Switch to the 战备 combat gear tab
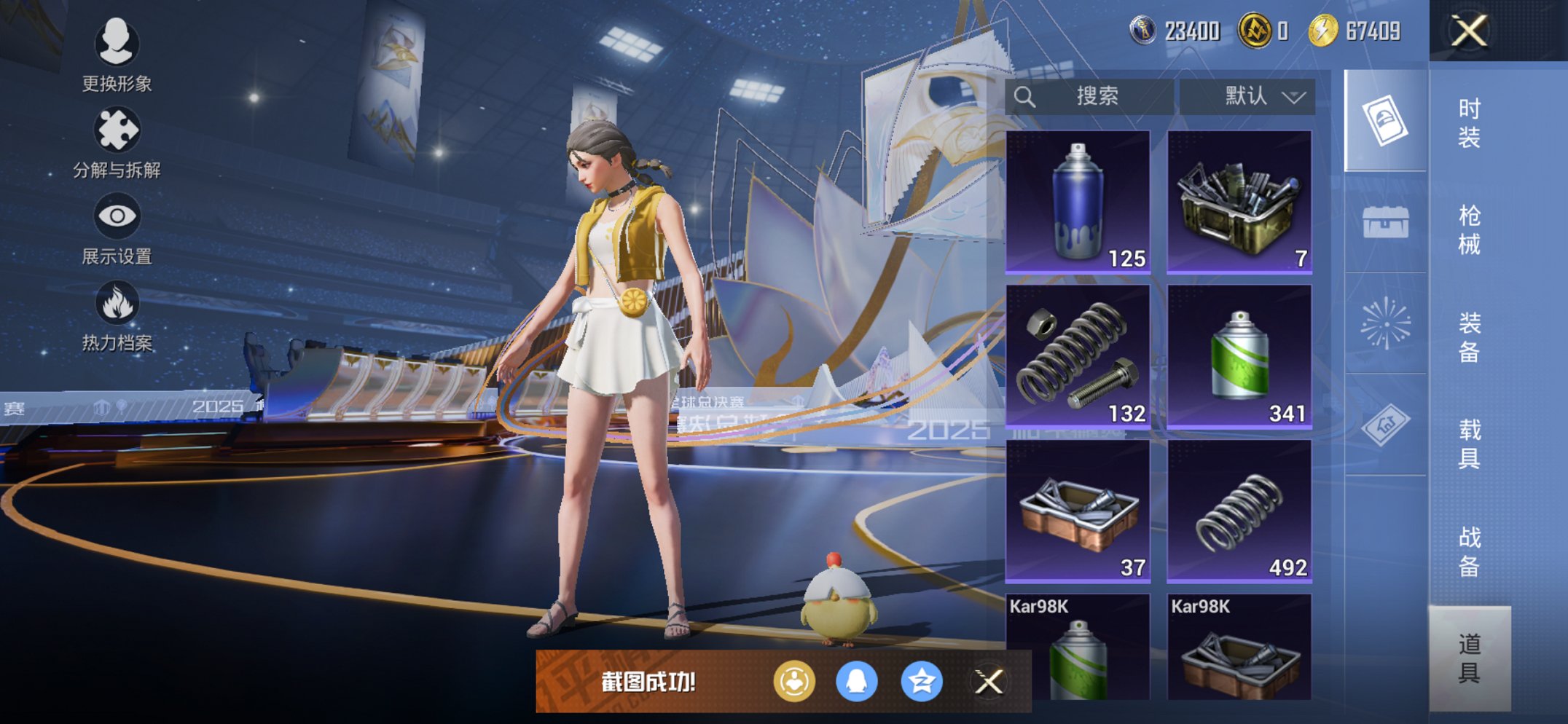 pos(1469,551)
